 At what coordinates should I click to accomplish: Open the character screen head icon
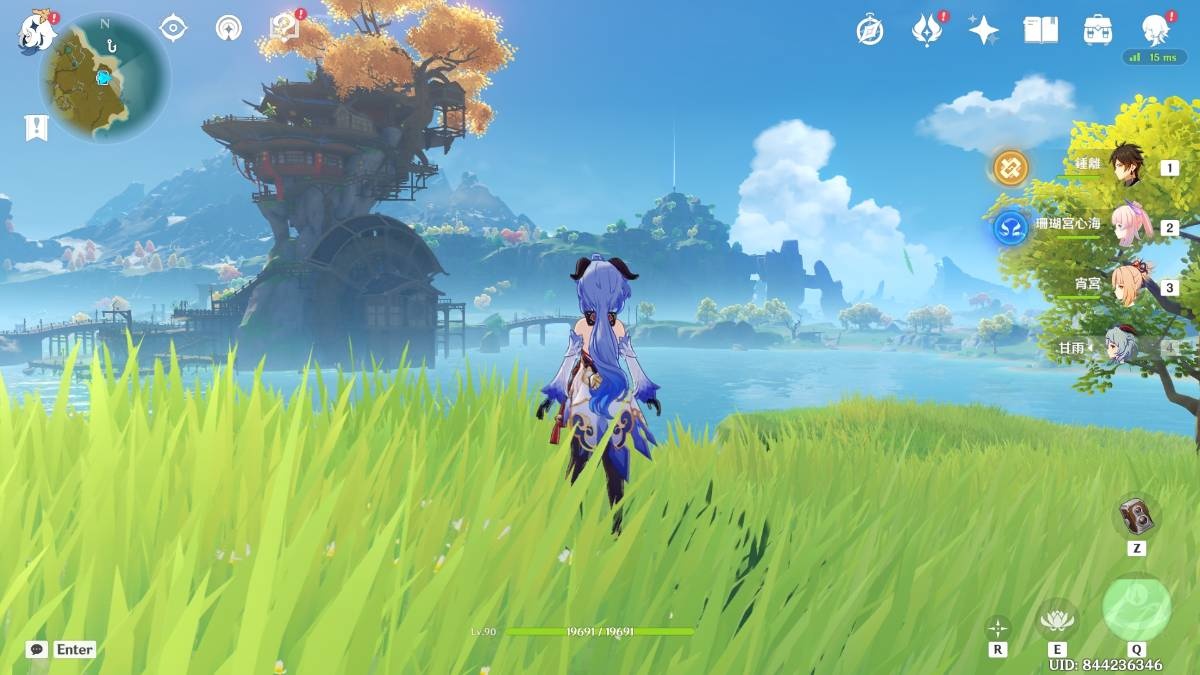click(x=1156, y=30)
